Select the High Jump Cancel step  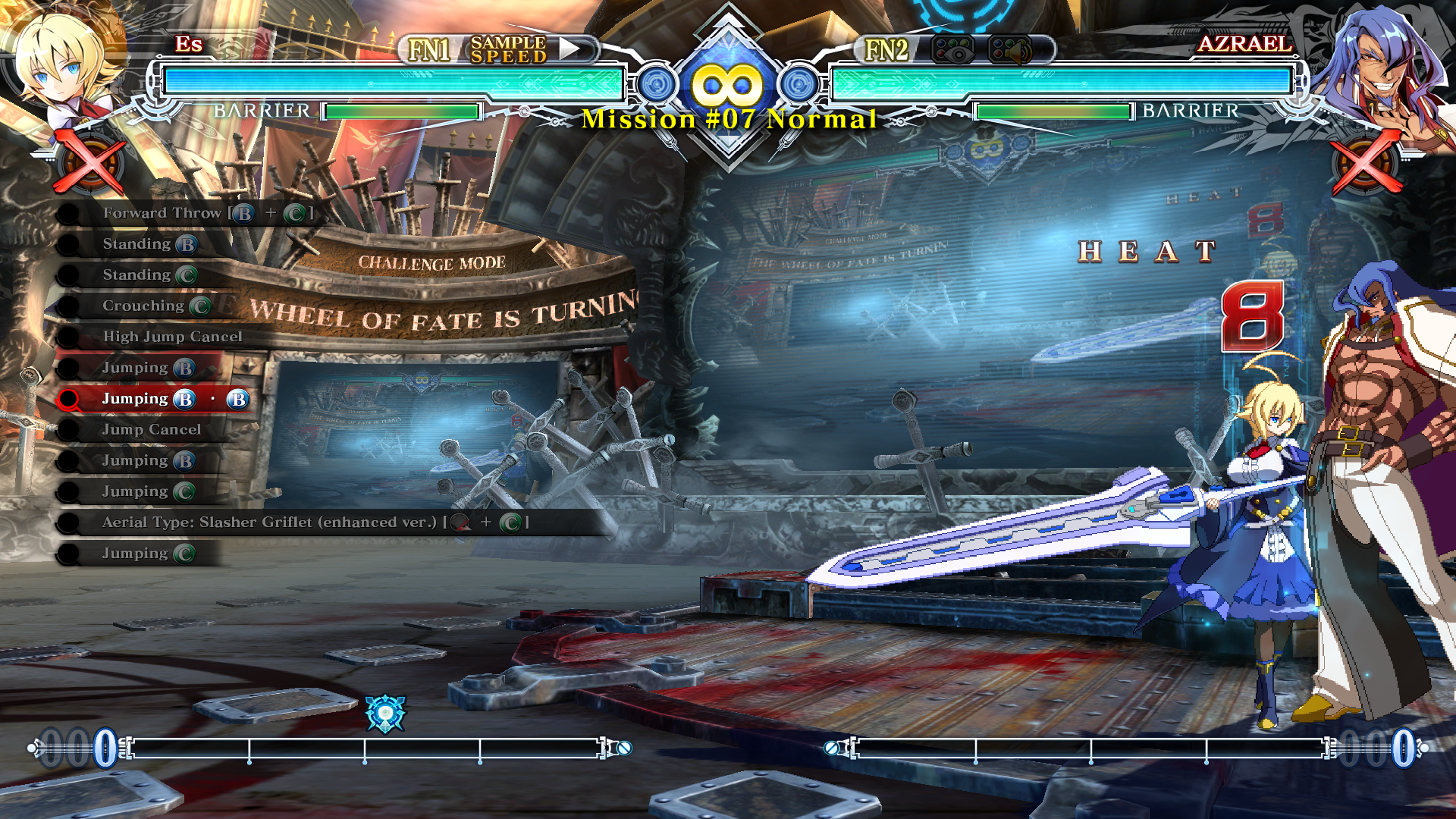pyautogui.click(x=172, y=337)
